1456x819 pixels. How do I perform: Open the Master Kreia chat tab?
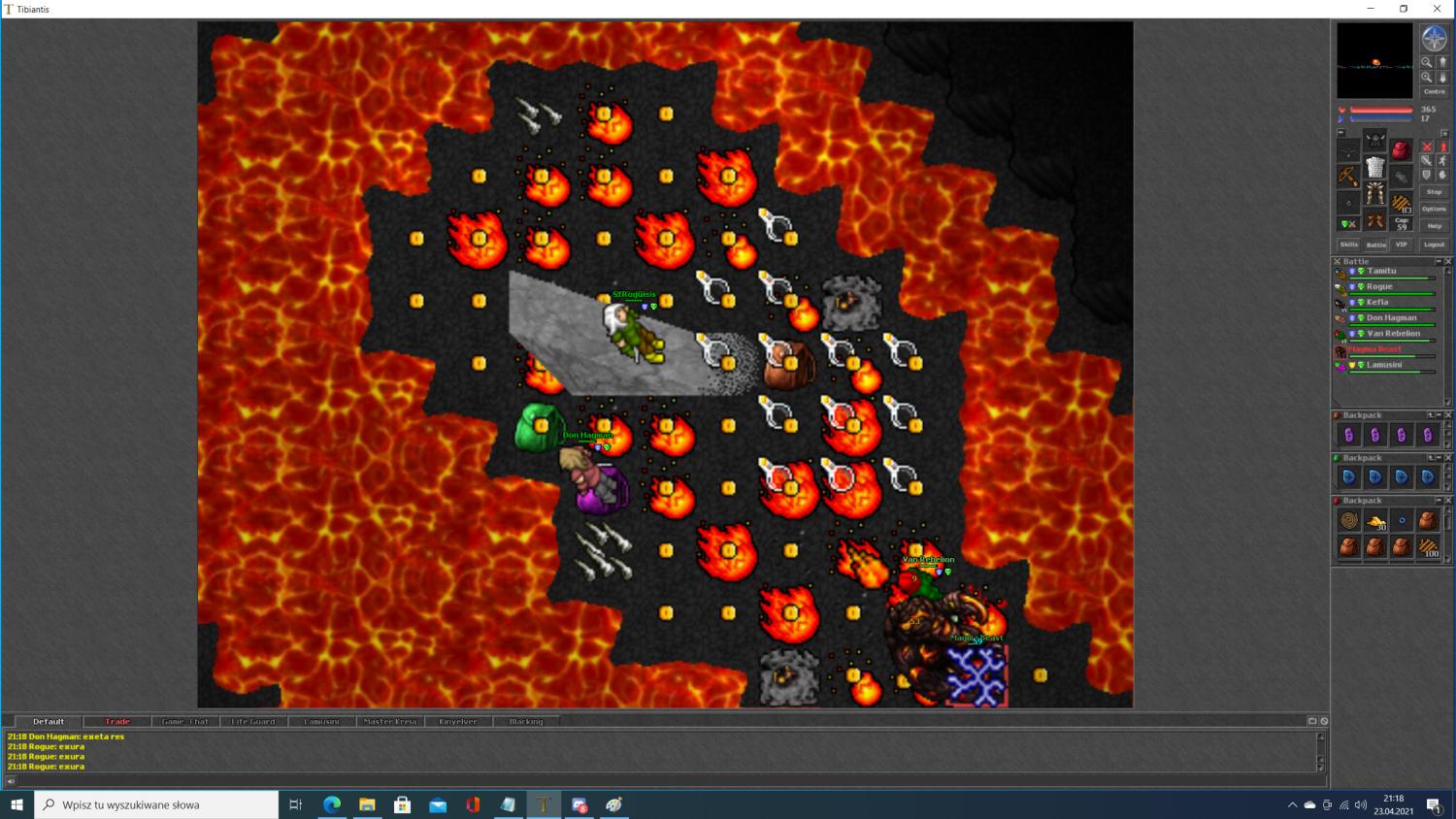[x=389, y=722]
